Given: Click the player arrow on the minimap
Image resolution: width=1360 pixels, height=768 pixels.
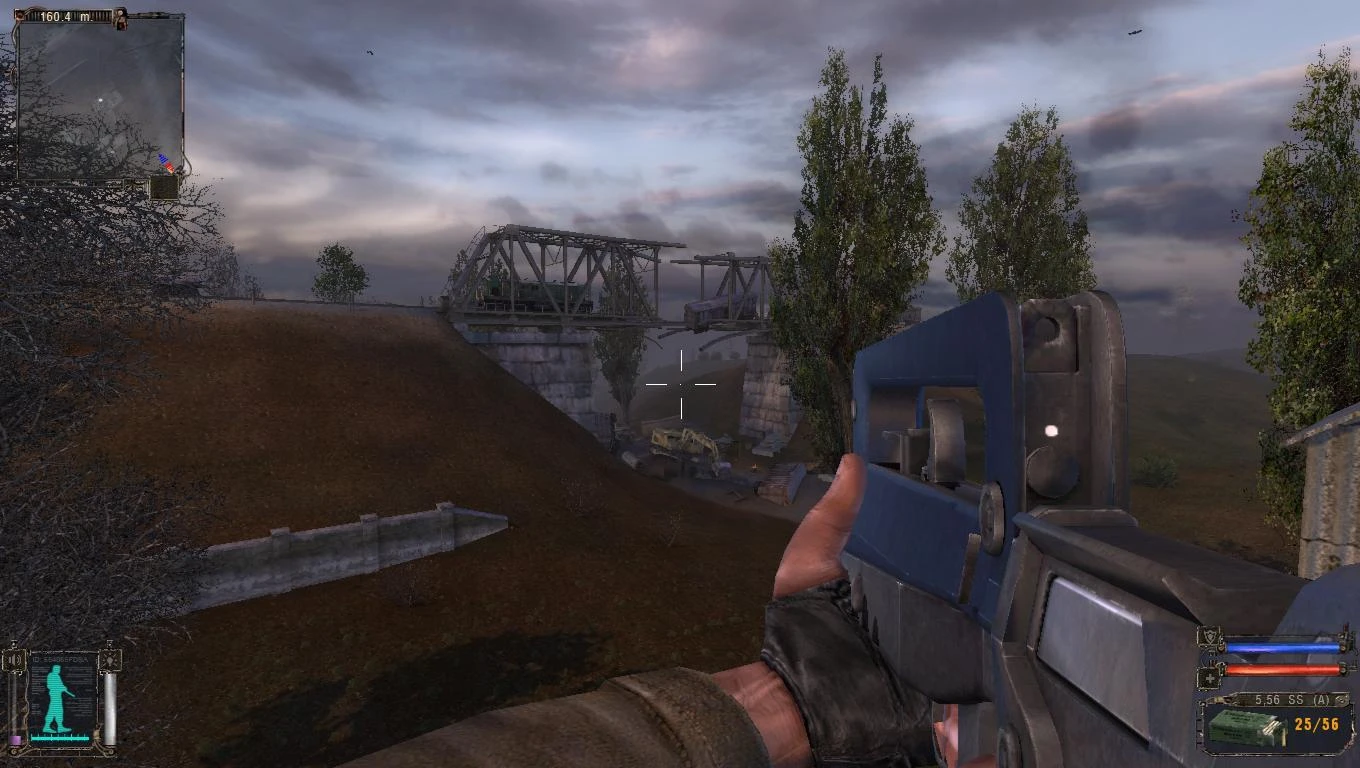Looking at the screenshot, I should (x=166, y=162).
